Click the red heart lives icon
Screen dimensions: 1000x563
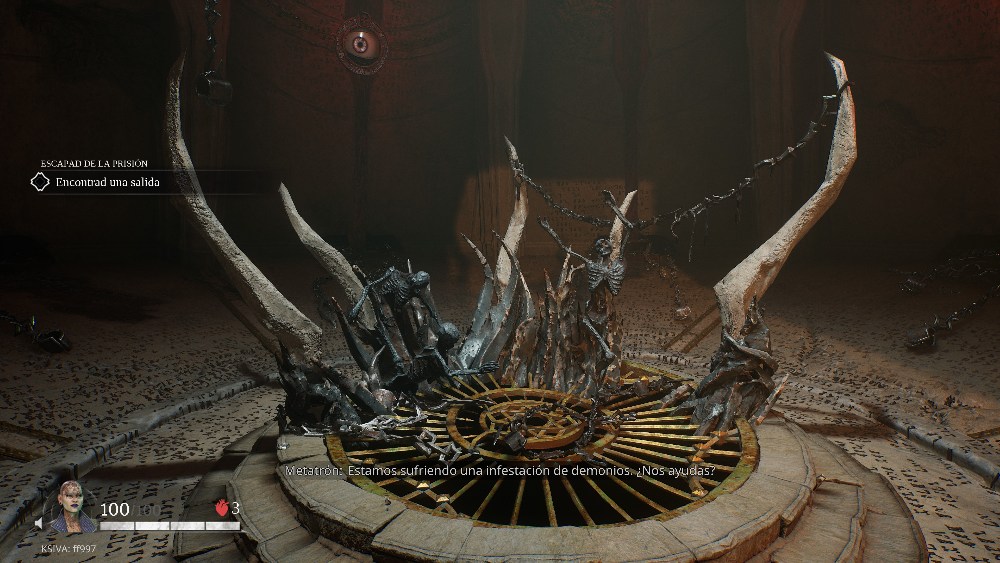pos(222,508)
